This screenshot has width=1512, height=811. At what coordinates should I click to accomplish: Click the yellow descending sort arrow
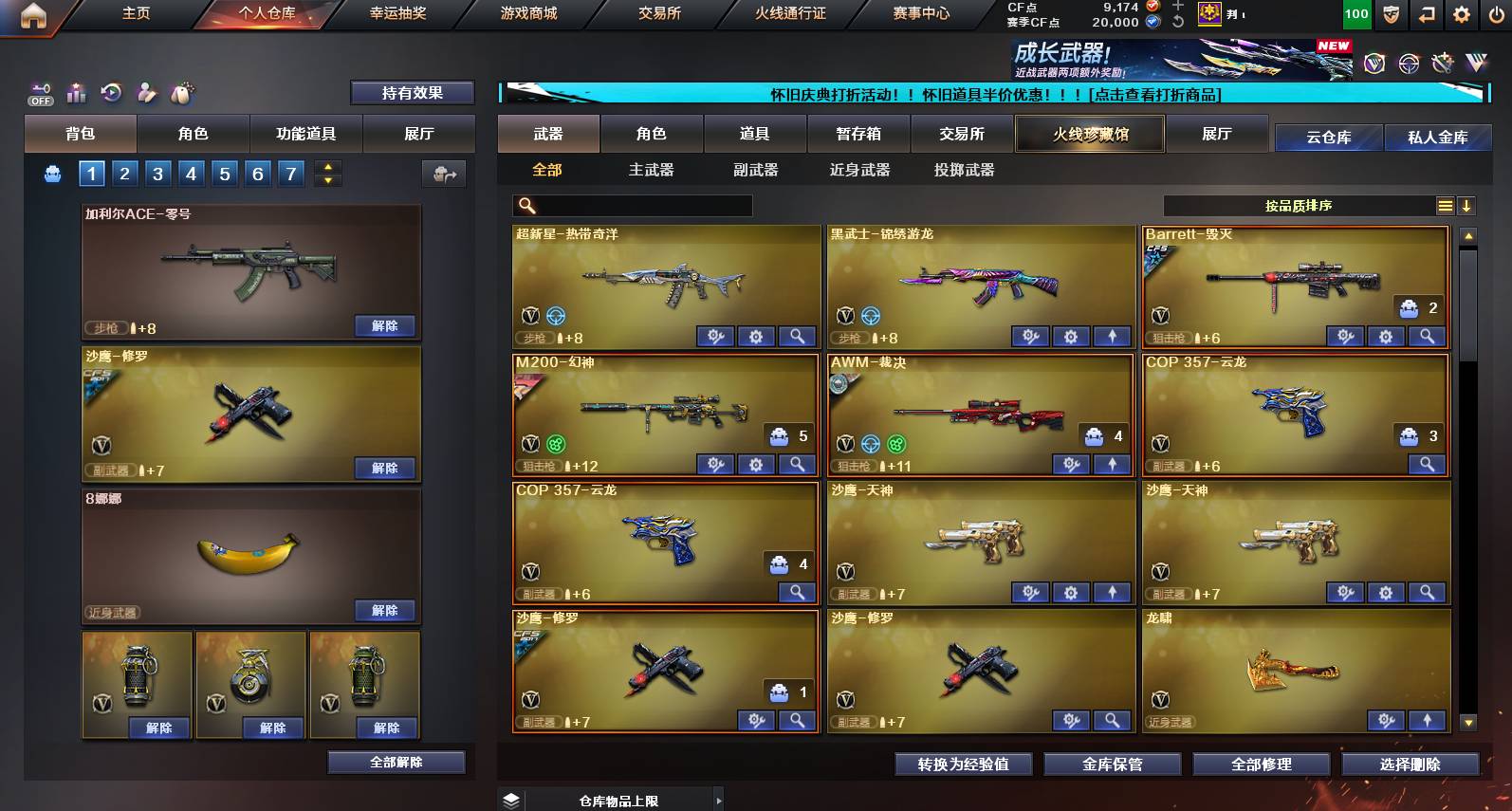(x=1466, y=205)
